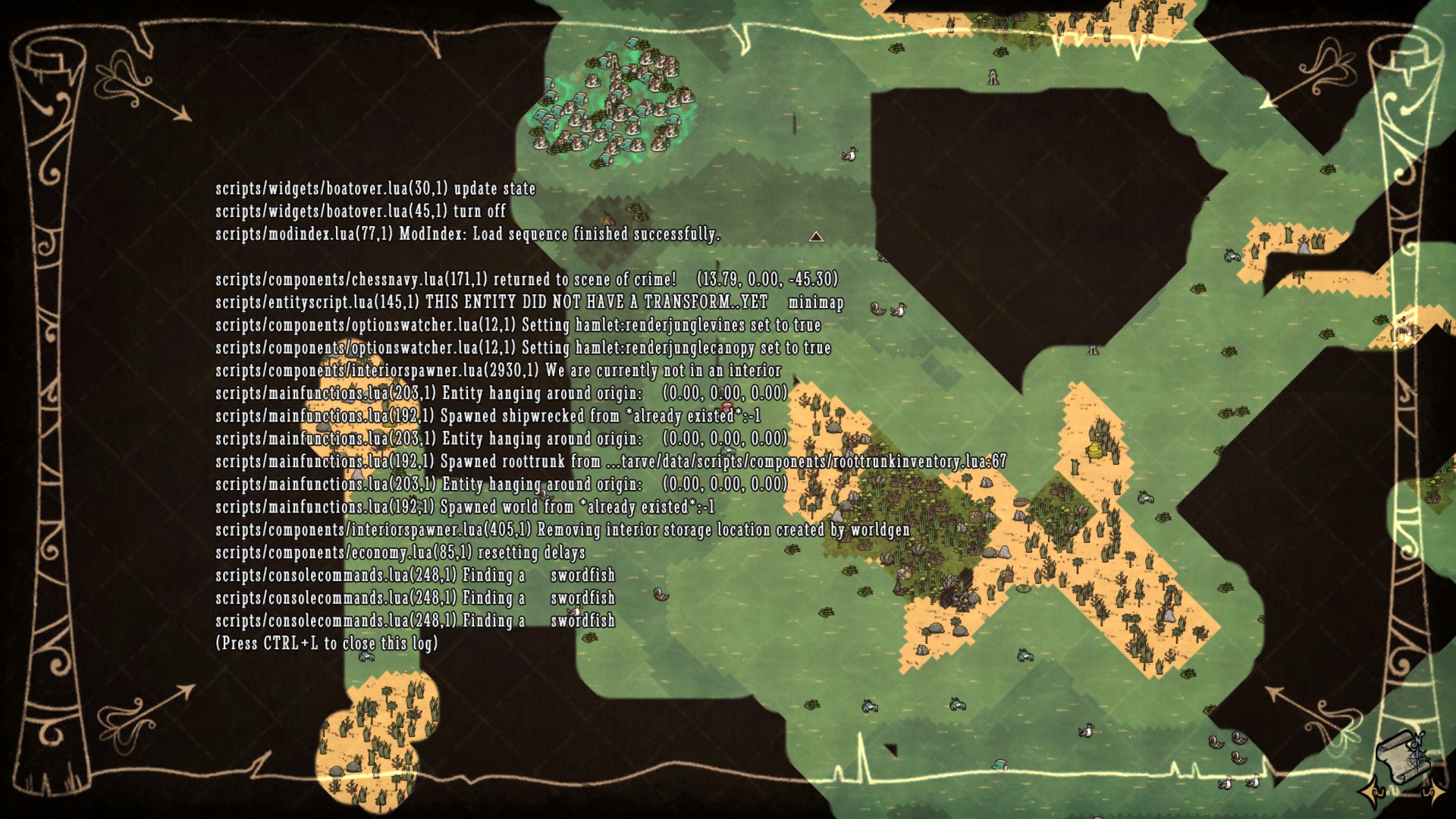Select the white player position triangle marker
This screenshot has height=819, width=1456.
pos(816,237)
